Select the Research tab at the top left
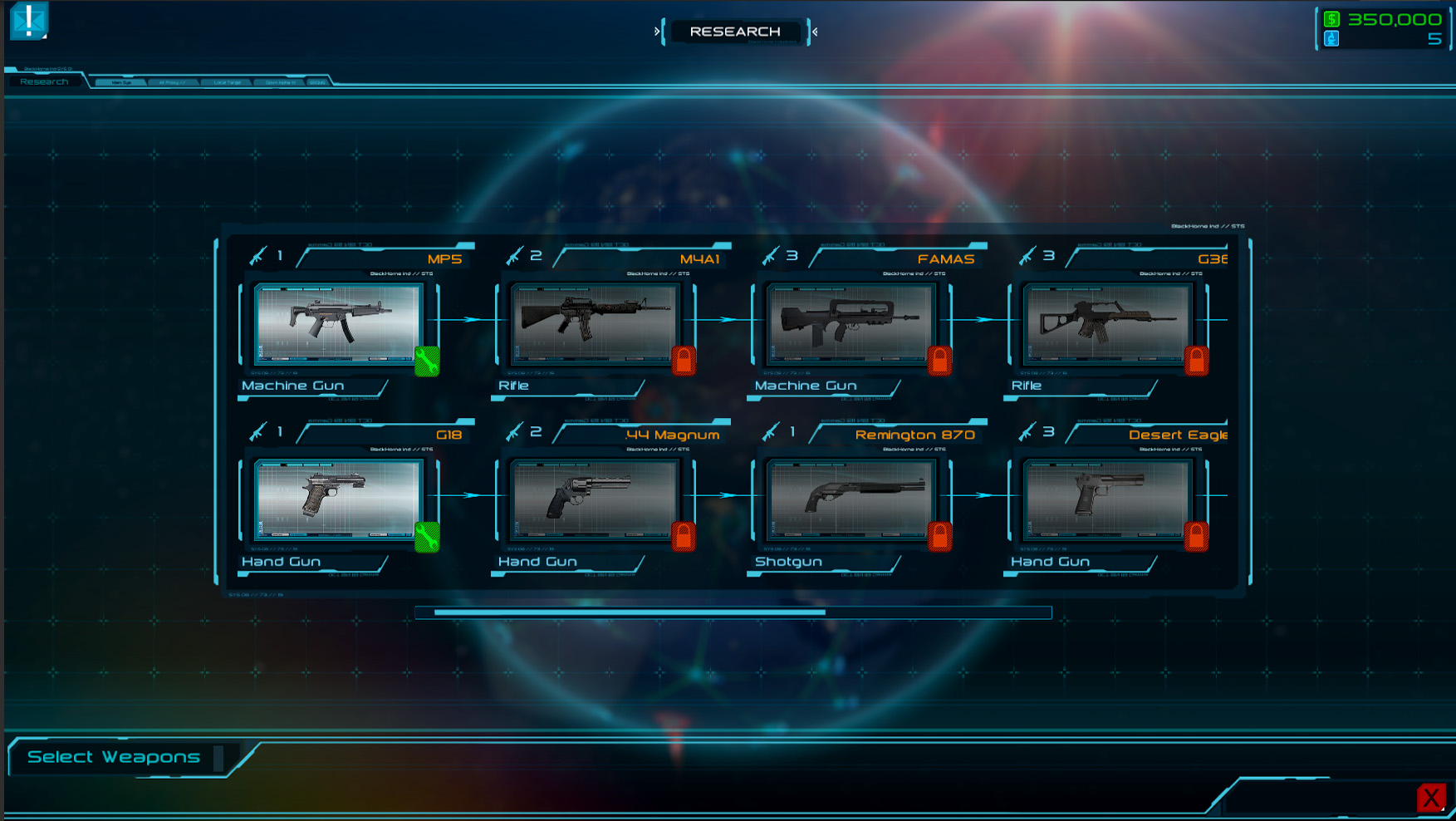 (46, 81)
